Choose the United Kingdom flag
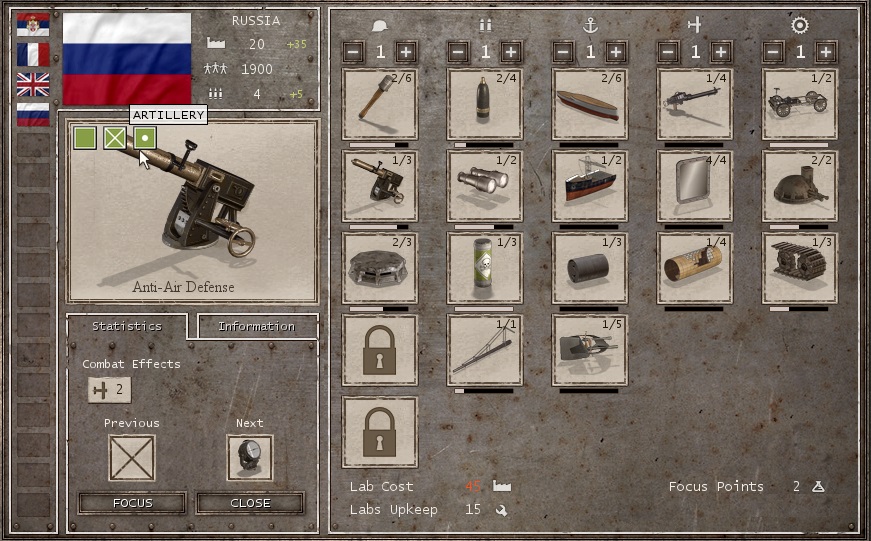The image size is (871, 541). click(33, 85)
